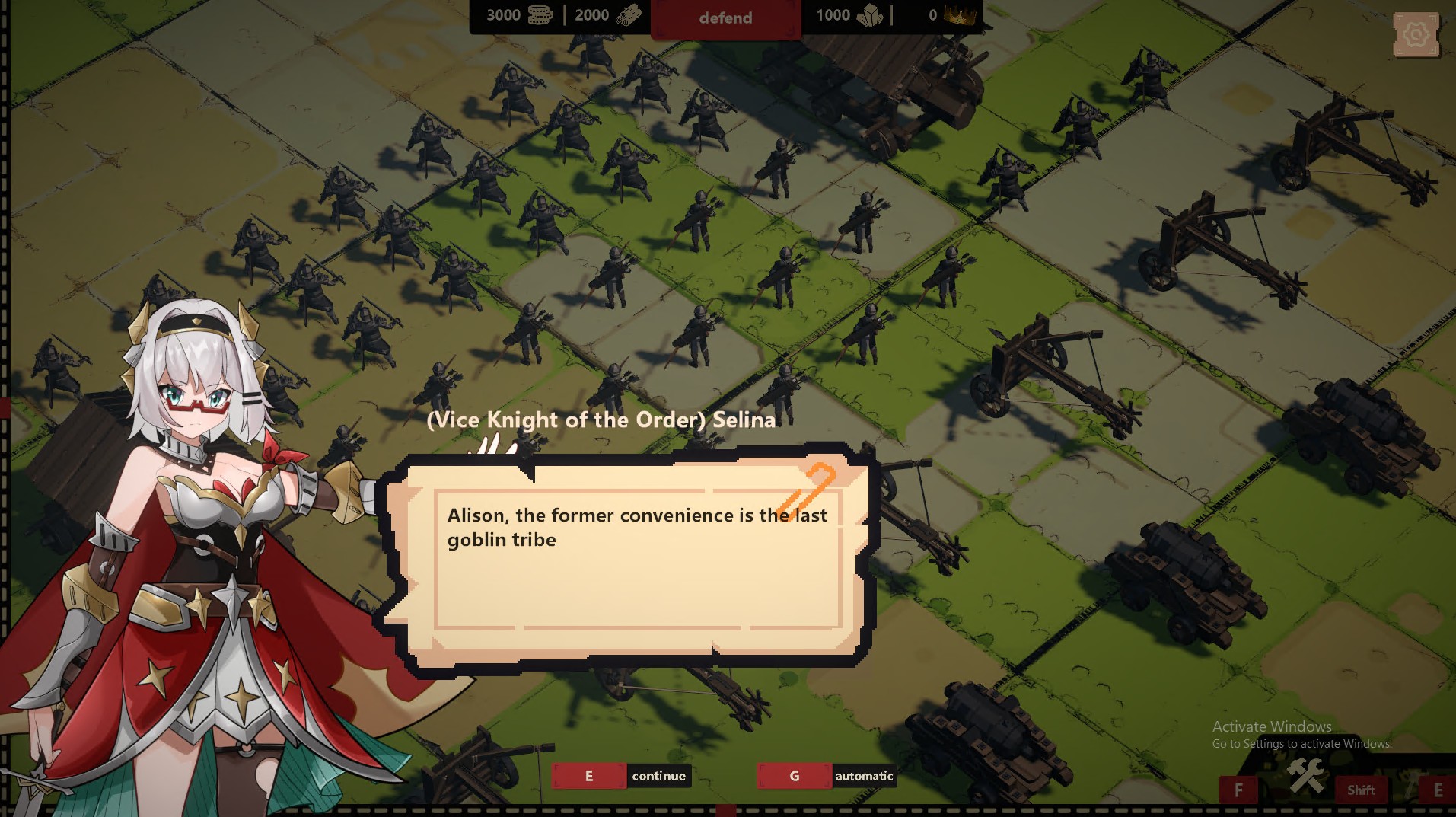The width and height of the screenshot is (1456, 817).
Task: Select Selina's name label above the dialog
Action: click(602, 420)
